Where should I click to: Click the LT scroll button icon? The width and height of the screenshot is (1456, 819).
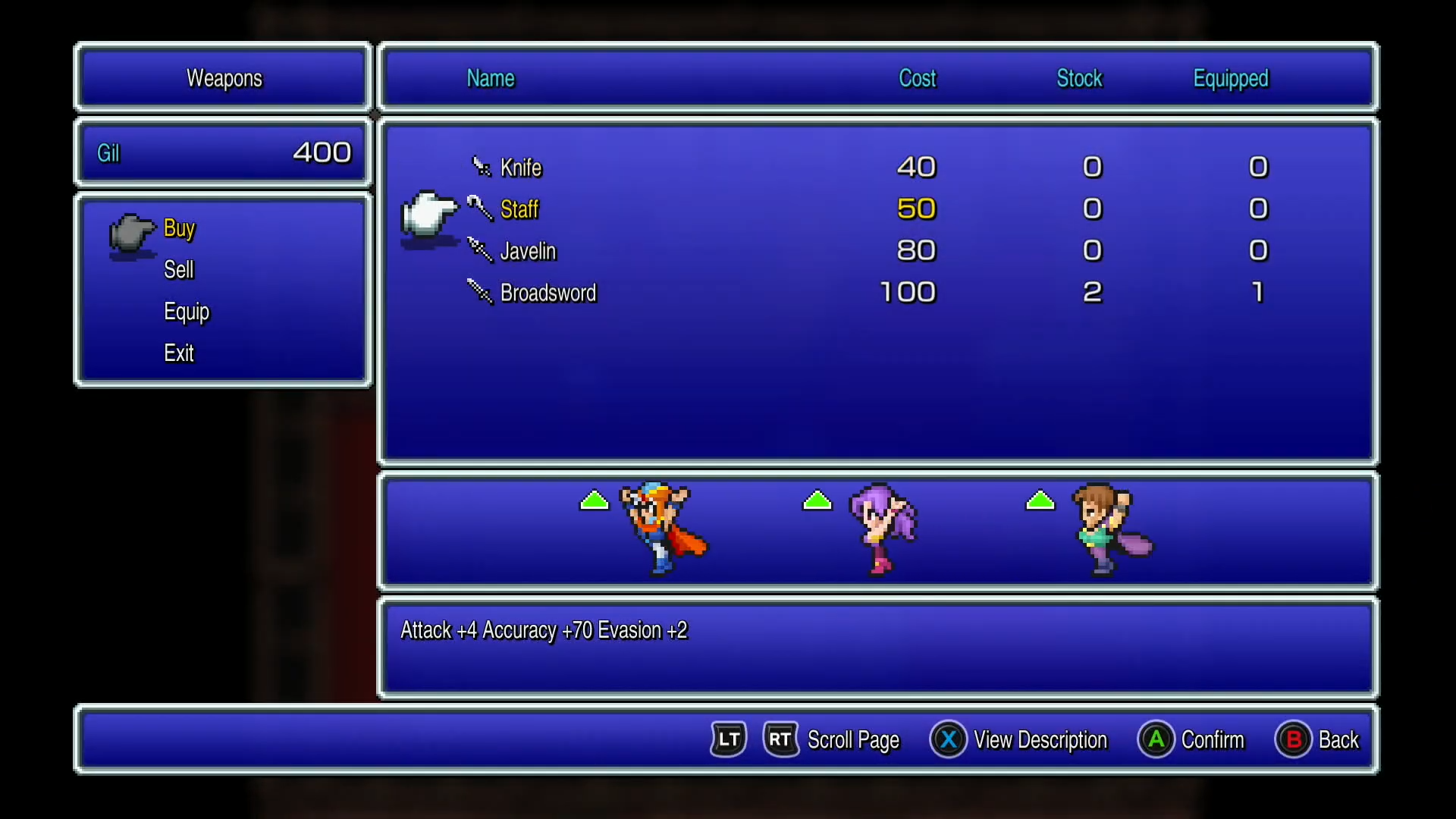(727, 739)
